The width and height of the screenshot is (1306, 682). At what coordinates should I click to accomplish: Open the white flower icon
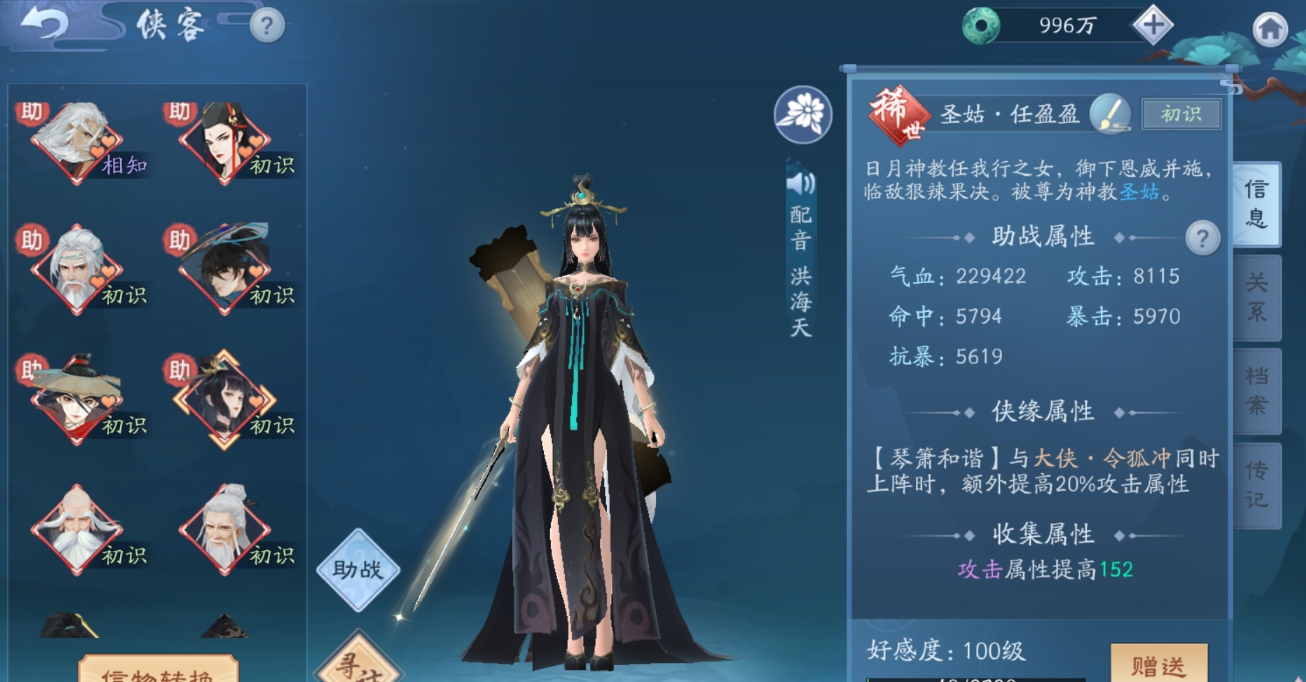(x=803, y=113)
